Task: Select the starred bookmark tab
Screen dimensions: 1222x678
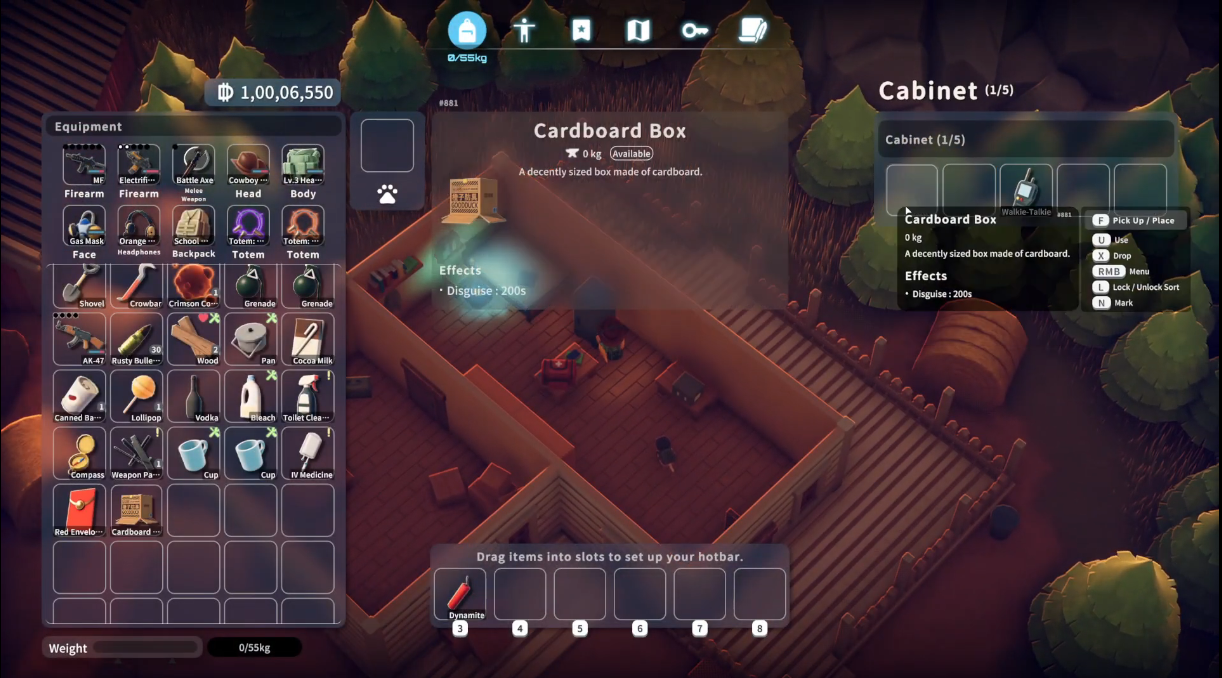Action: pos(581,30)
